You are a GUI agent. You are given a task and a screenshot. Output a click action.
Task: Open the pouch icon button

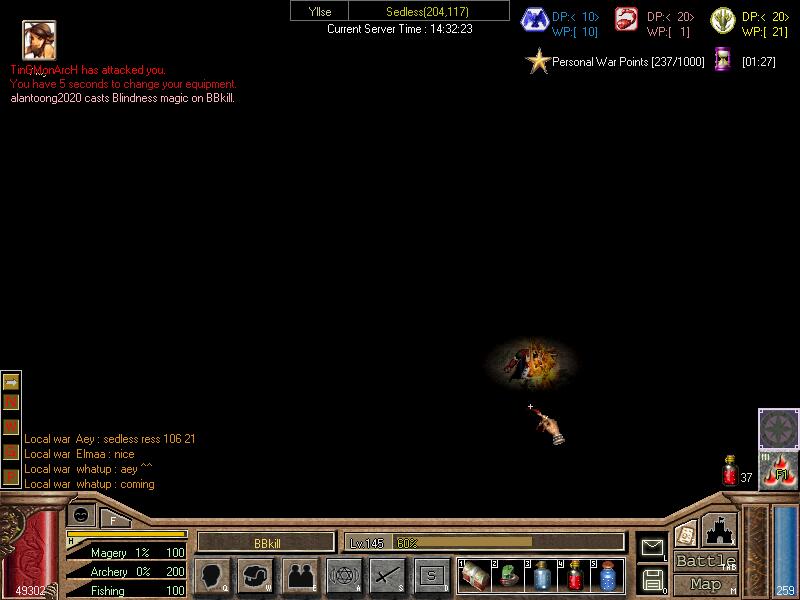coord(256,575)
